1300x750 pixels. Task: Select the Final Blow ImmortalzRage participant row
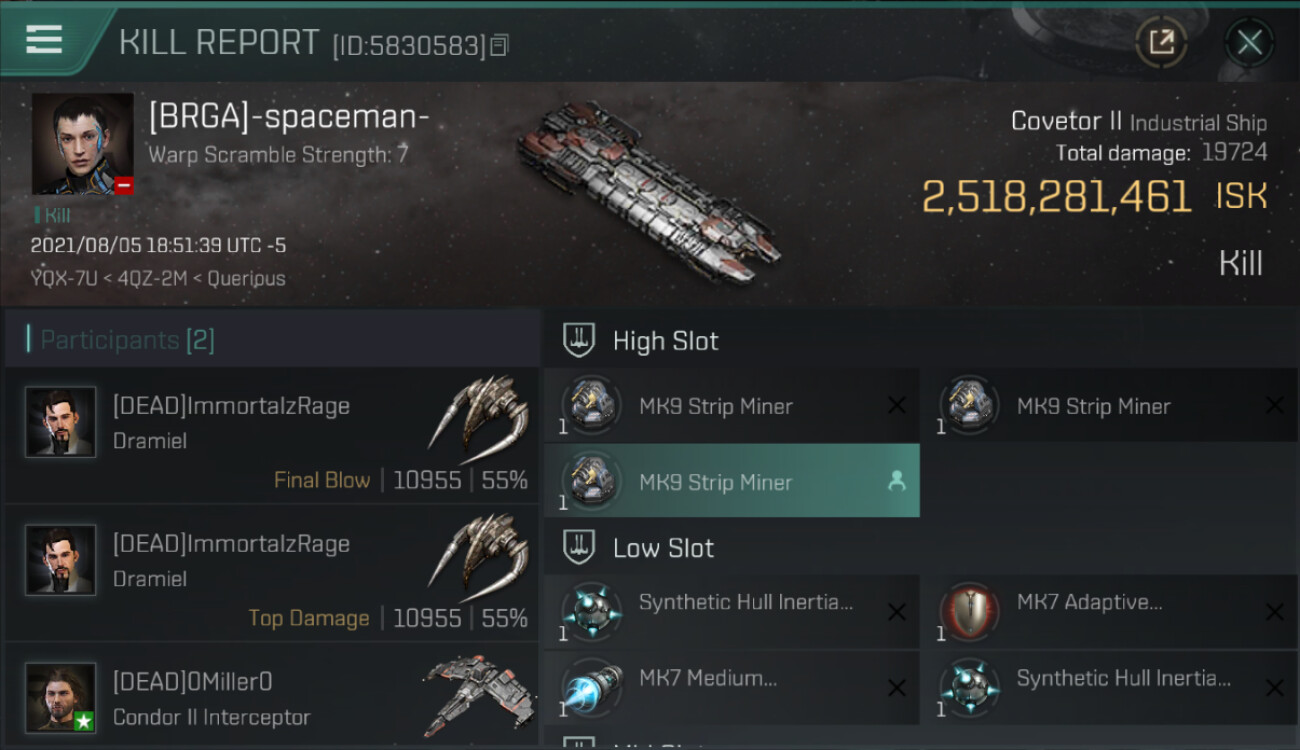[272, 435]
